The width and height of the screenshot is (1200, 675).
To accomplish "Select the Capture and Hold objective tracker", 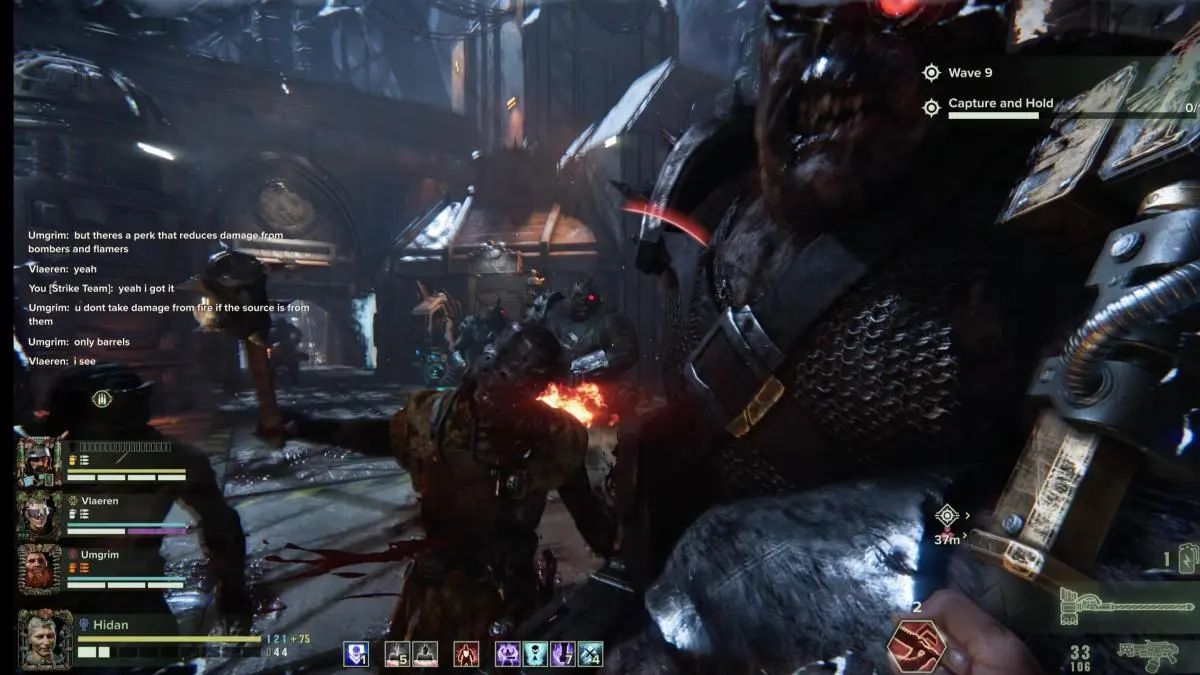I will click(1000, 105).
